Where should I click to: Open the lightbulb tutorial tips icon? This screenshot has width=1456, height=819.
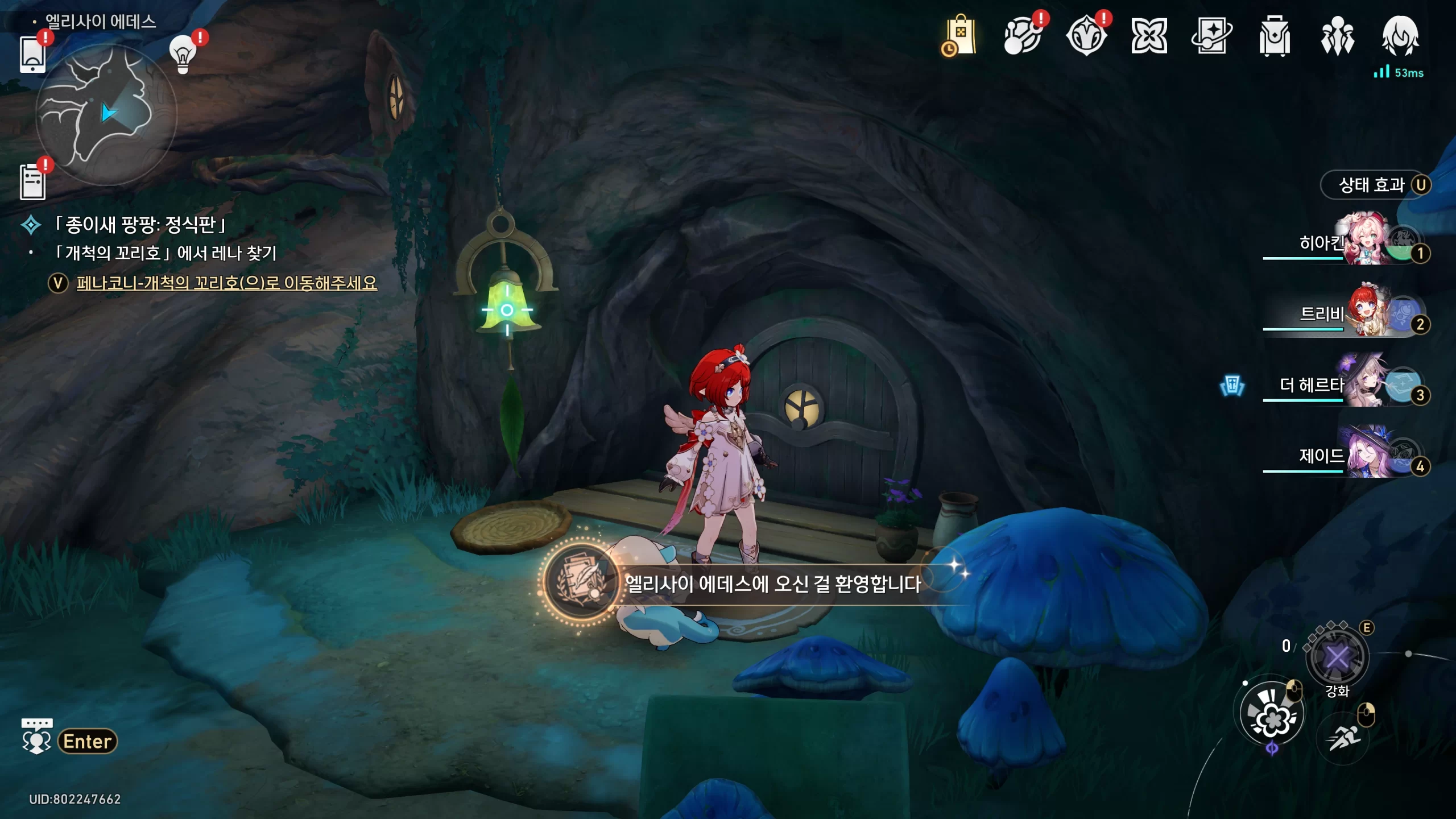point(183,54)
